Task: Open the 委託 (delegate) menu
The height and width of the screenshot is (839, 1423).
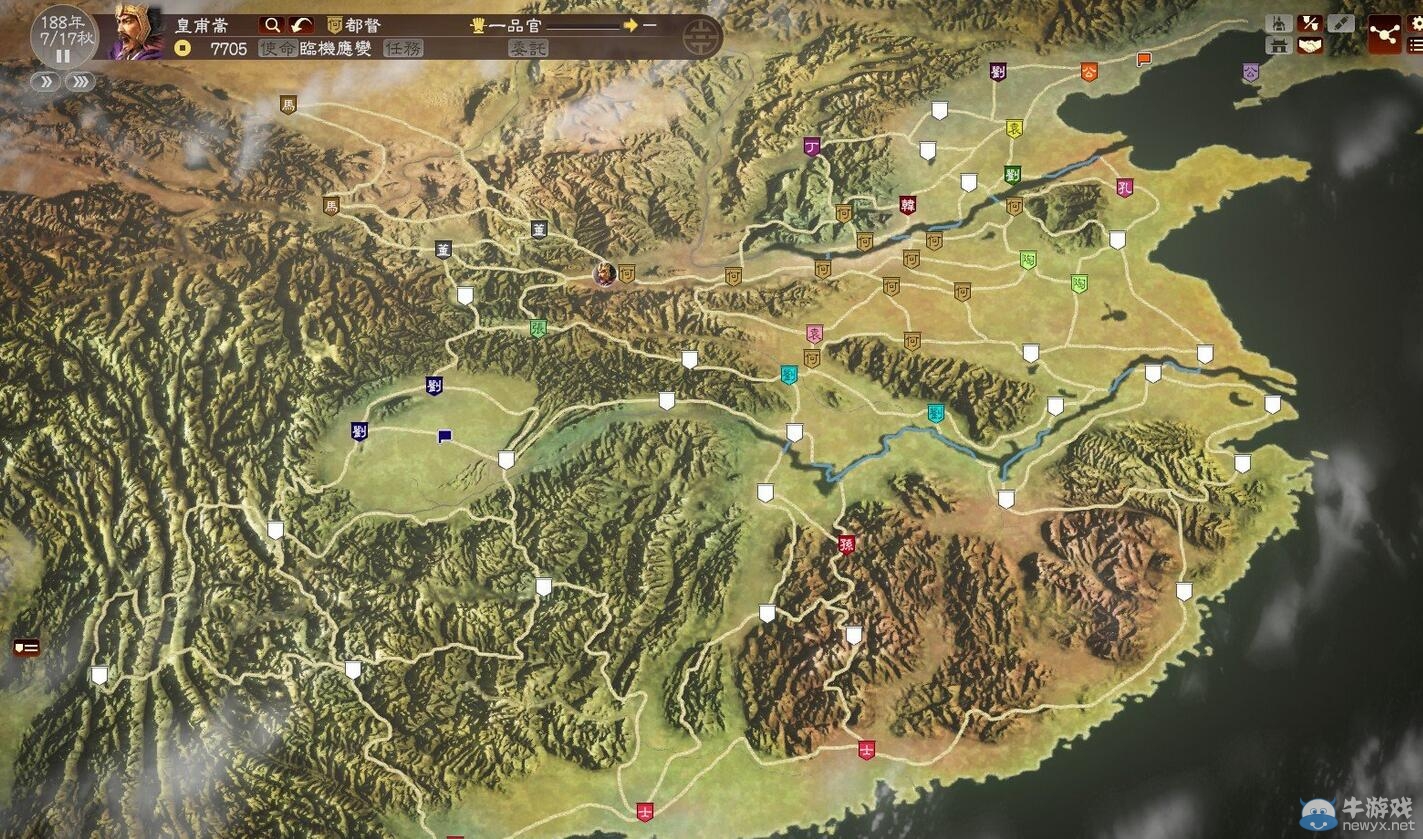Action: pos(528,48)
